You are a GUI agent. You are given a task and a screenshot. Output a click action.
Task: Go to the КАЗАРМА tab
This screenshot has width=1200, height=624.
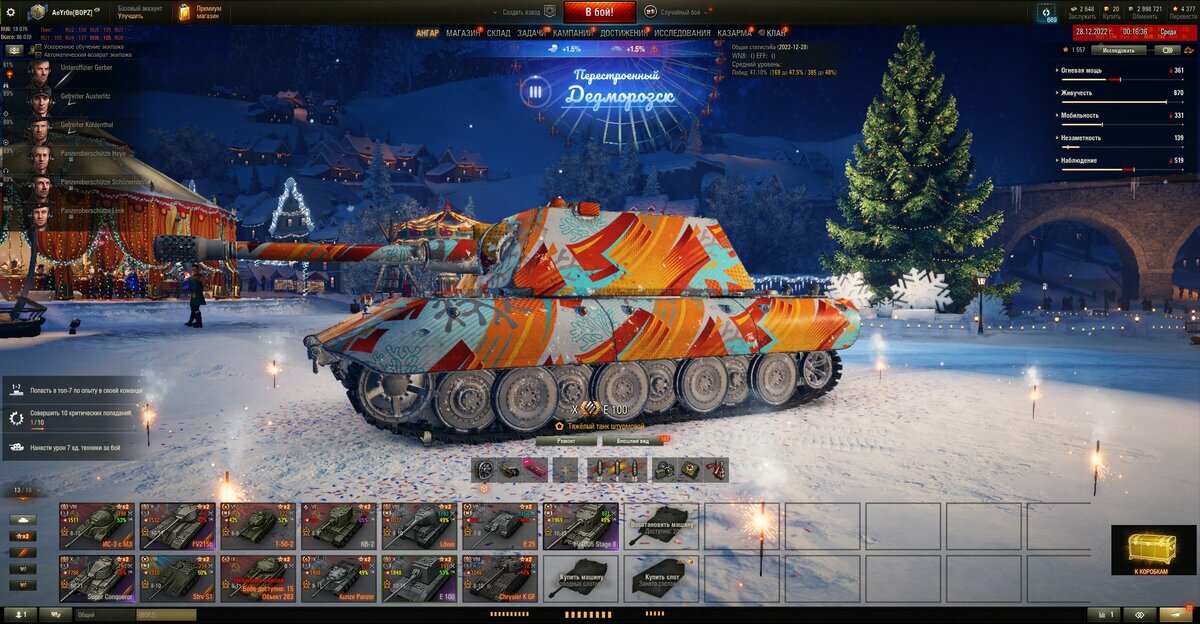pos(734,33)
